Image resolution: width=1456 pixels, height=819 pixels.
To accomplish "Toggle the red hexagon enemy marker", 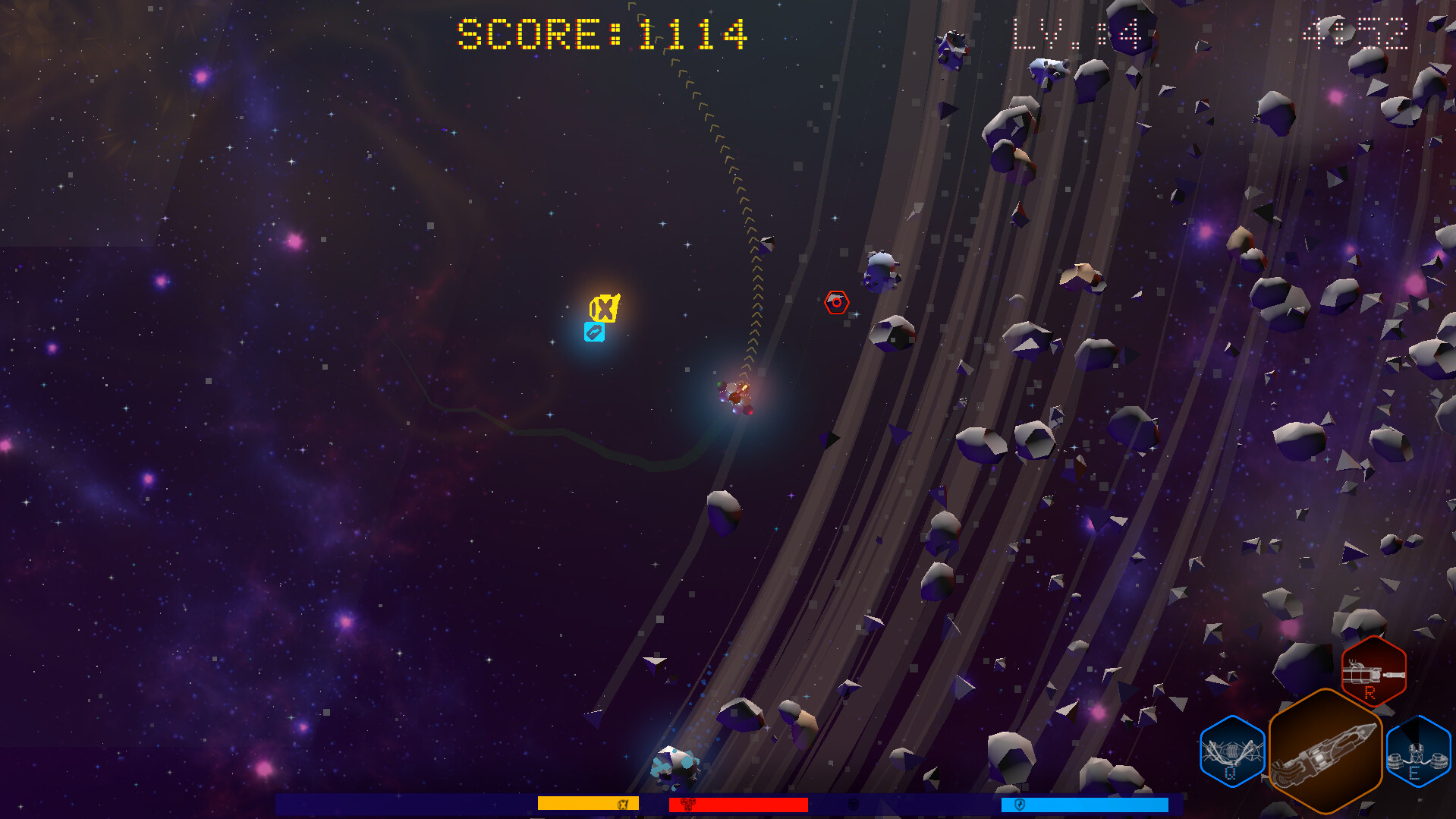I will point(837,301).
